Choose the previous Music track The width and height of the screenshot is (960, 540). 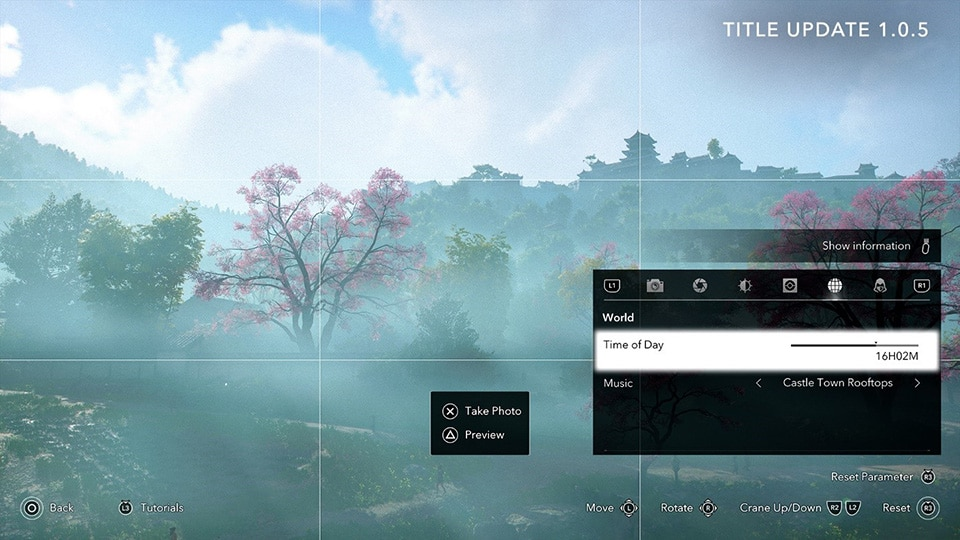click(x=759, y=383)
